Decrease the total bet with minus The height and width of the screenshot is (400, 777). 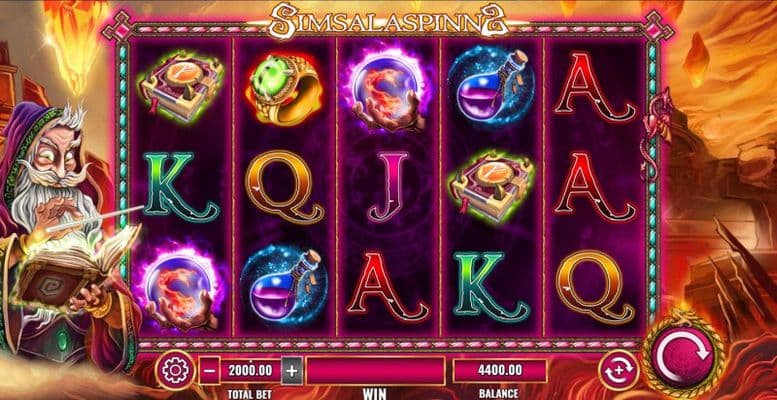point(210,370)
